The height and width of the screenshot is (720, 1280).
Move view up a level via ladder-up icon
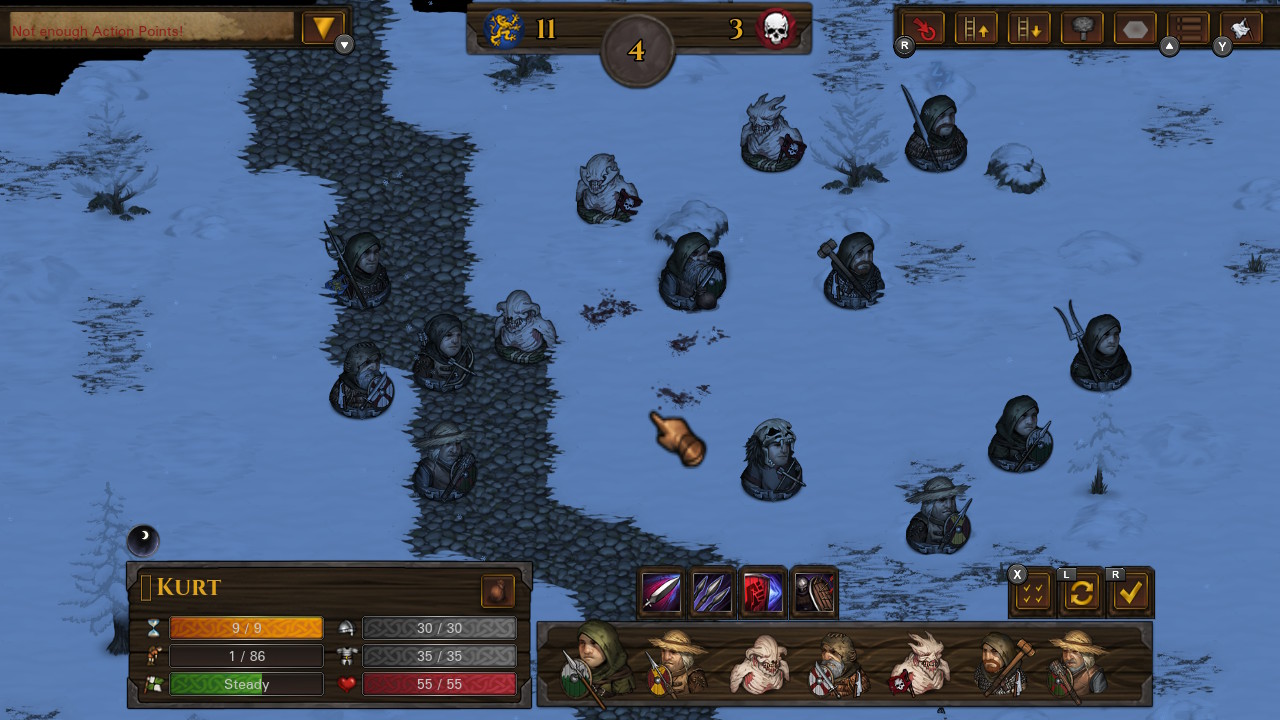[977, 28]
